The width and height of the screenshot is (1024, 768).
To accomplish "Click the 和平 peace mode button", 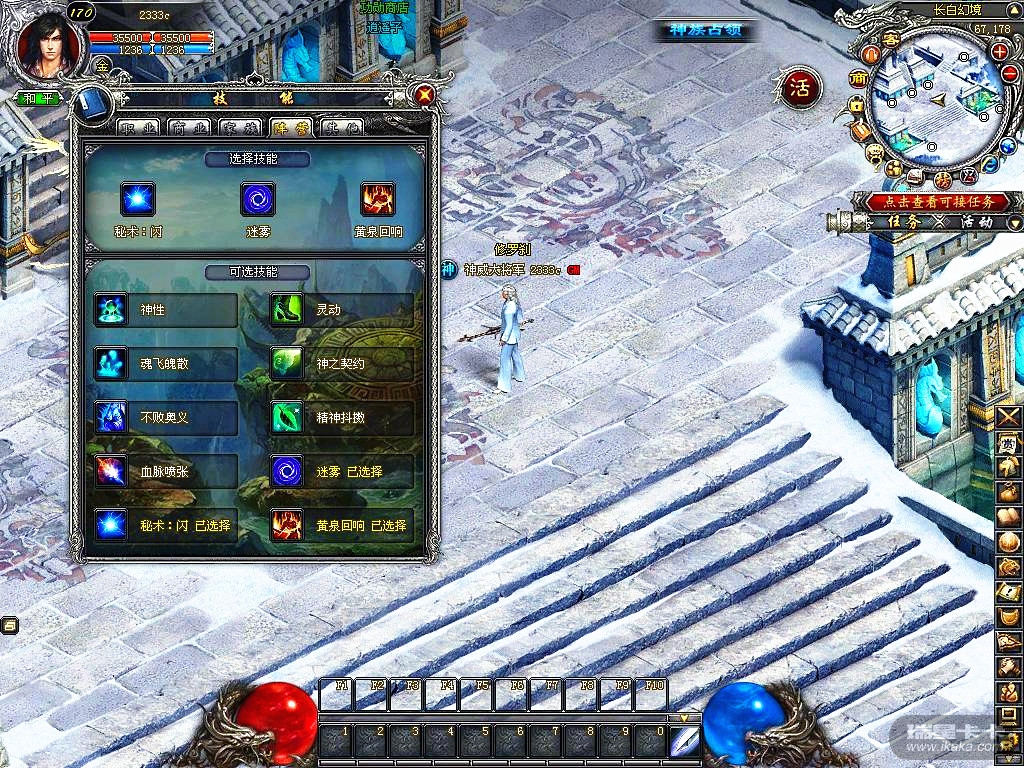I will (x=38, y=98).
